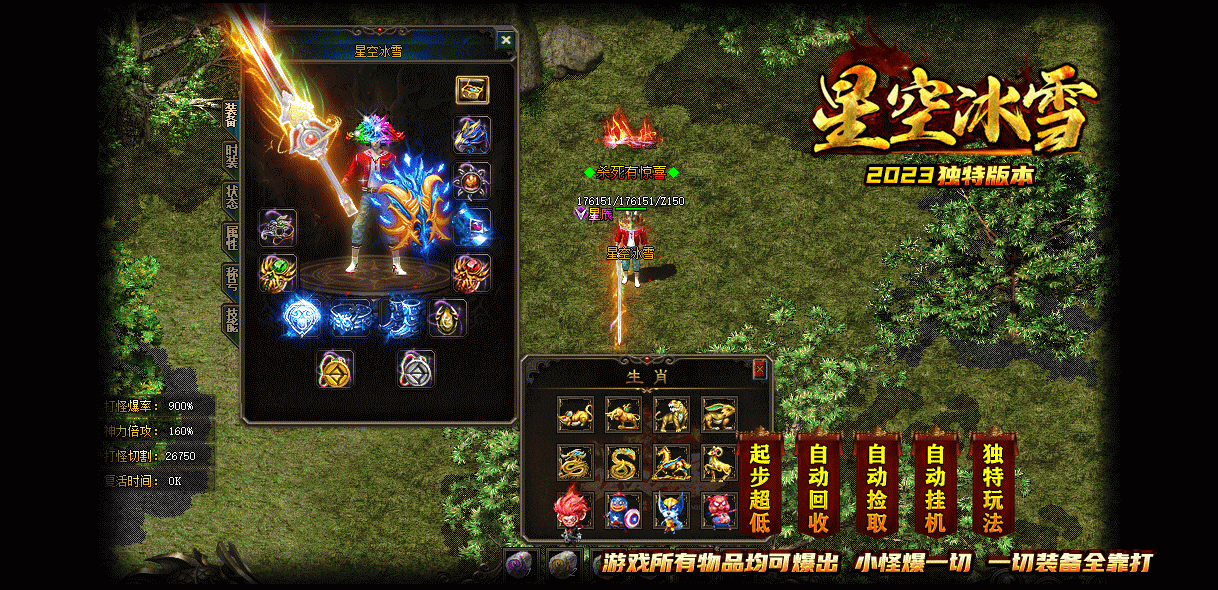1218x590 pixels.
Task: Switch to the 技能 skills tab
Action: [231, 319]
